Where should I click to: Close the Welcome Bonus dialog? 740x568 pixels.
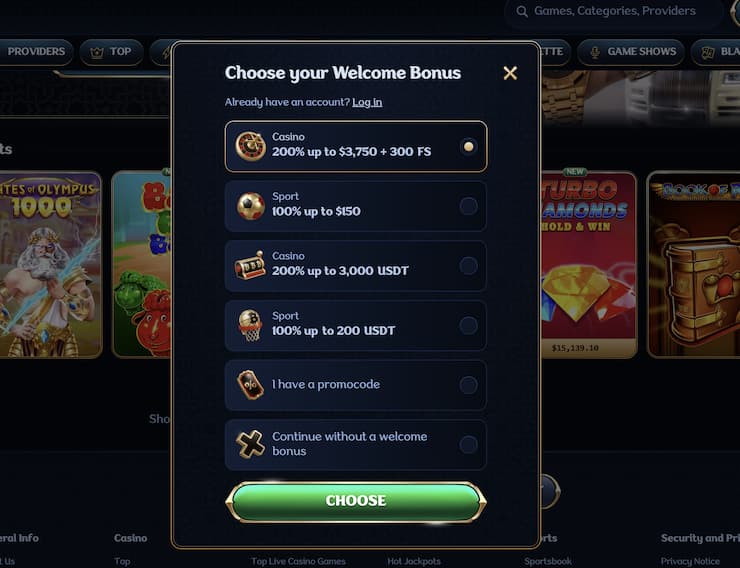pos(510,73)
